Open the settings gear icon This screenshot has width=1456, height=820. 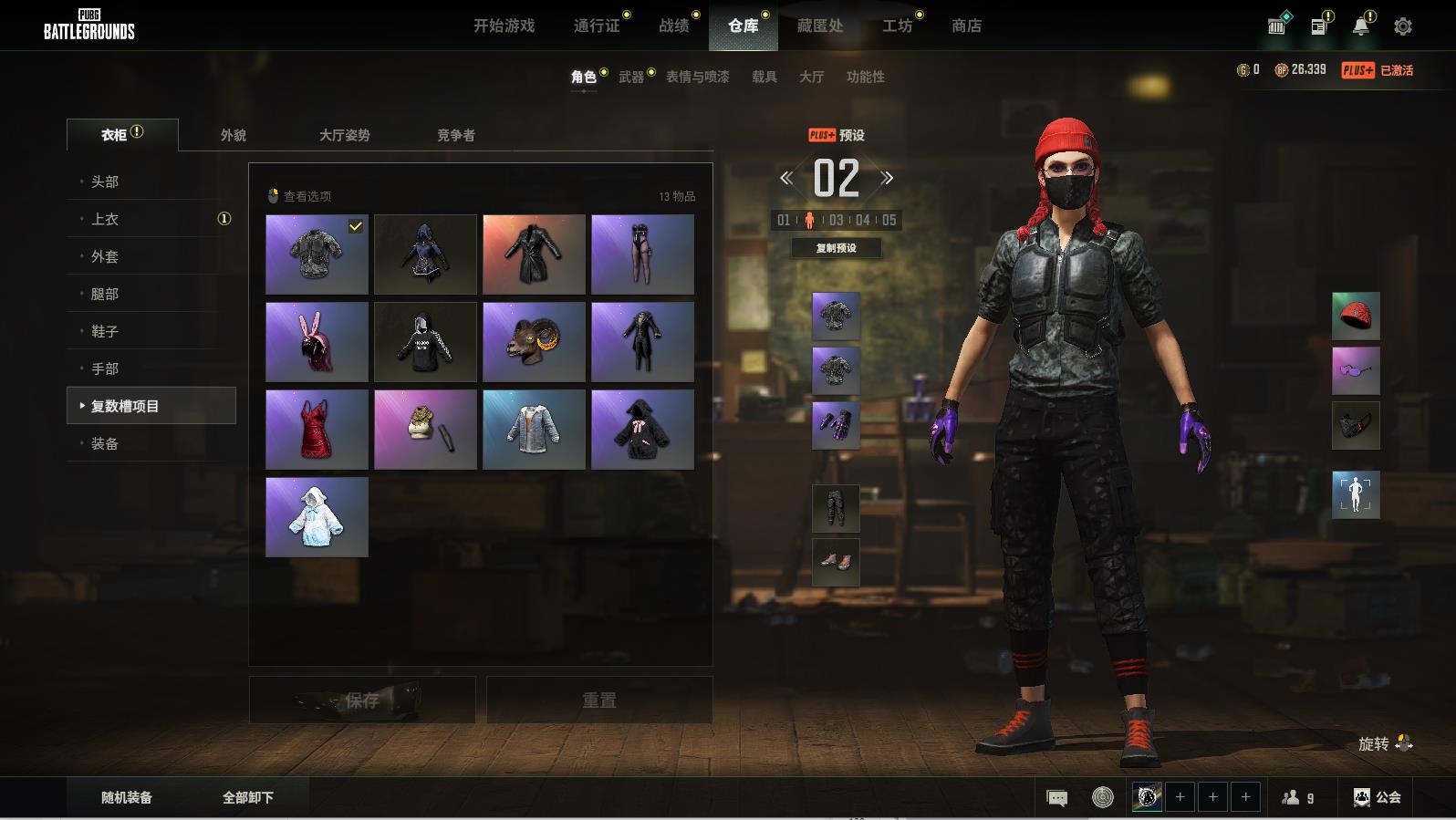(x=1403, y=26)
